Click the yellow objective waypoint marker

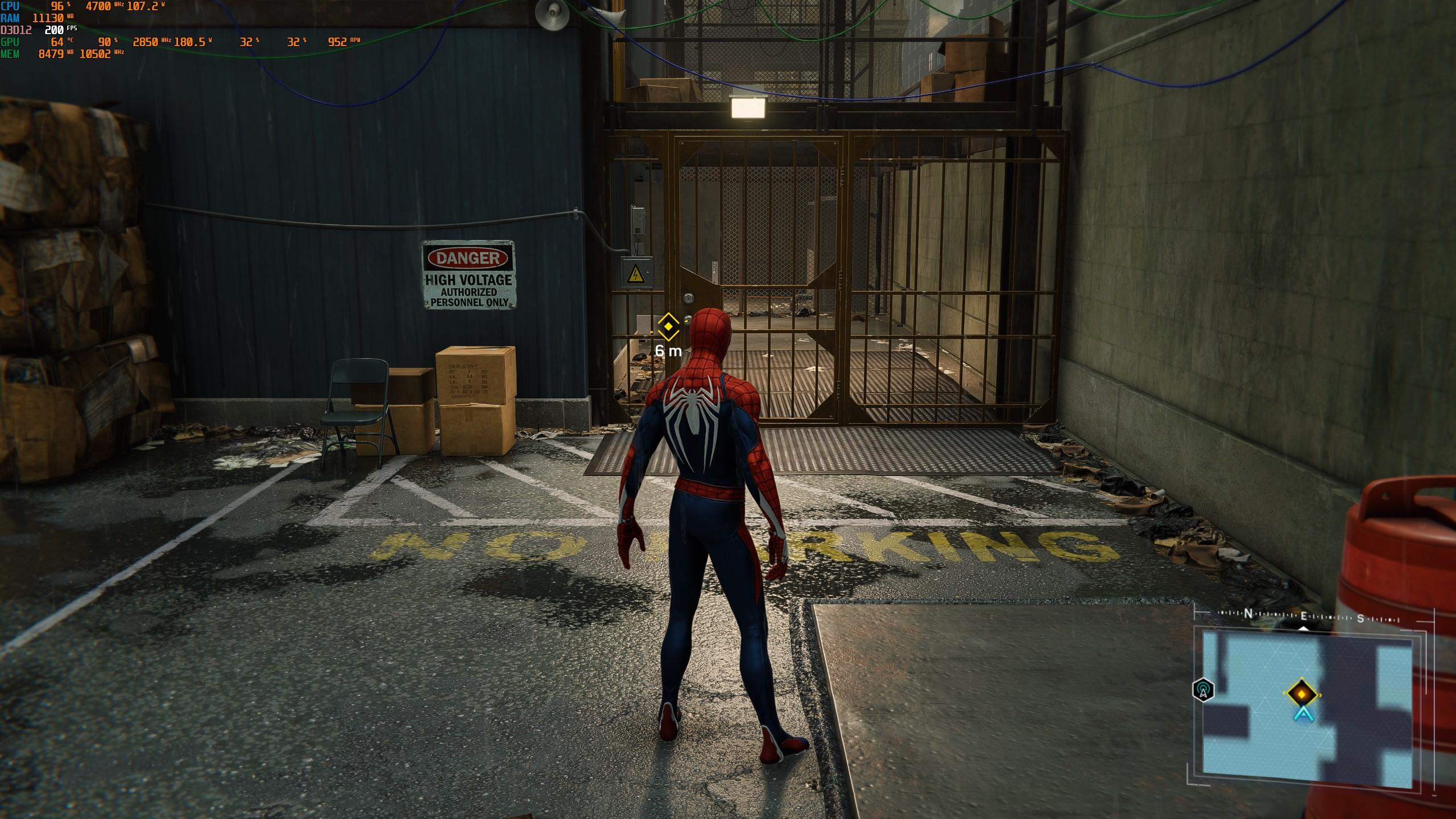point(668,327)
